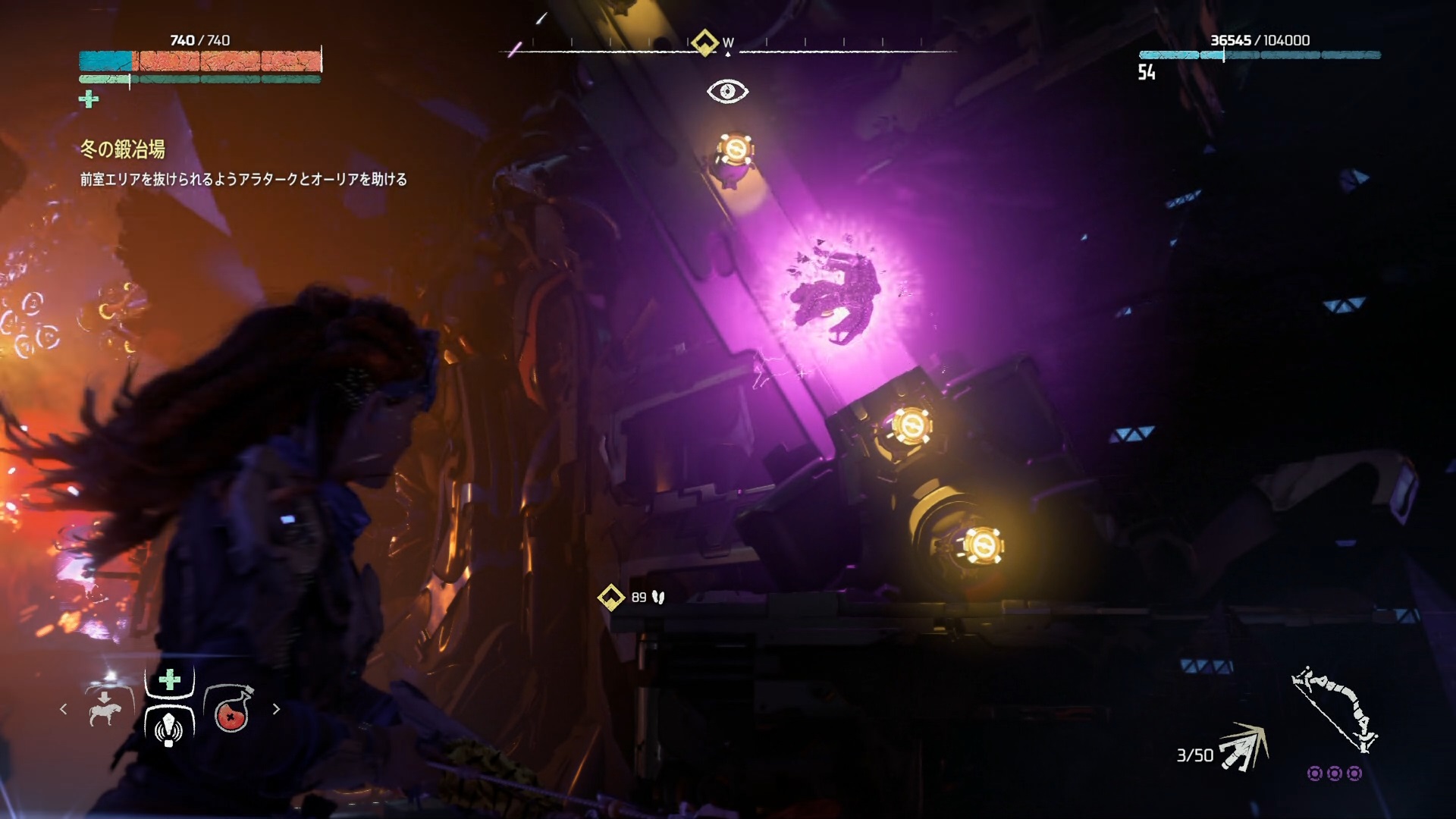Cycle tools with the left arrow
The height and width of the screenshot is (819, 1456).
64,709
